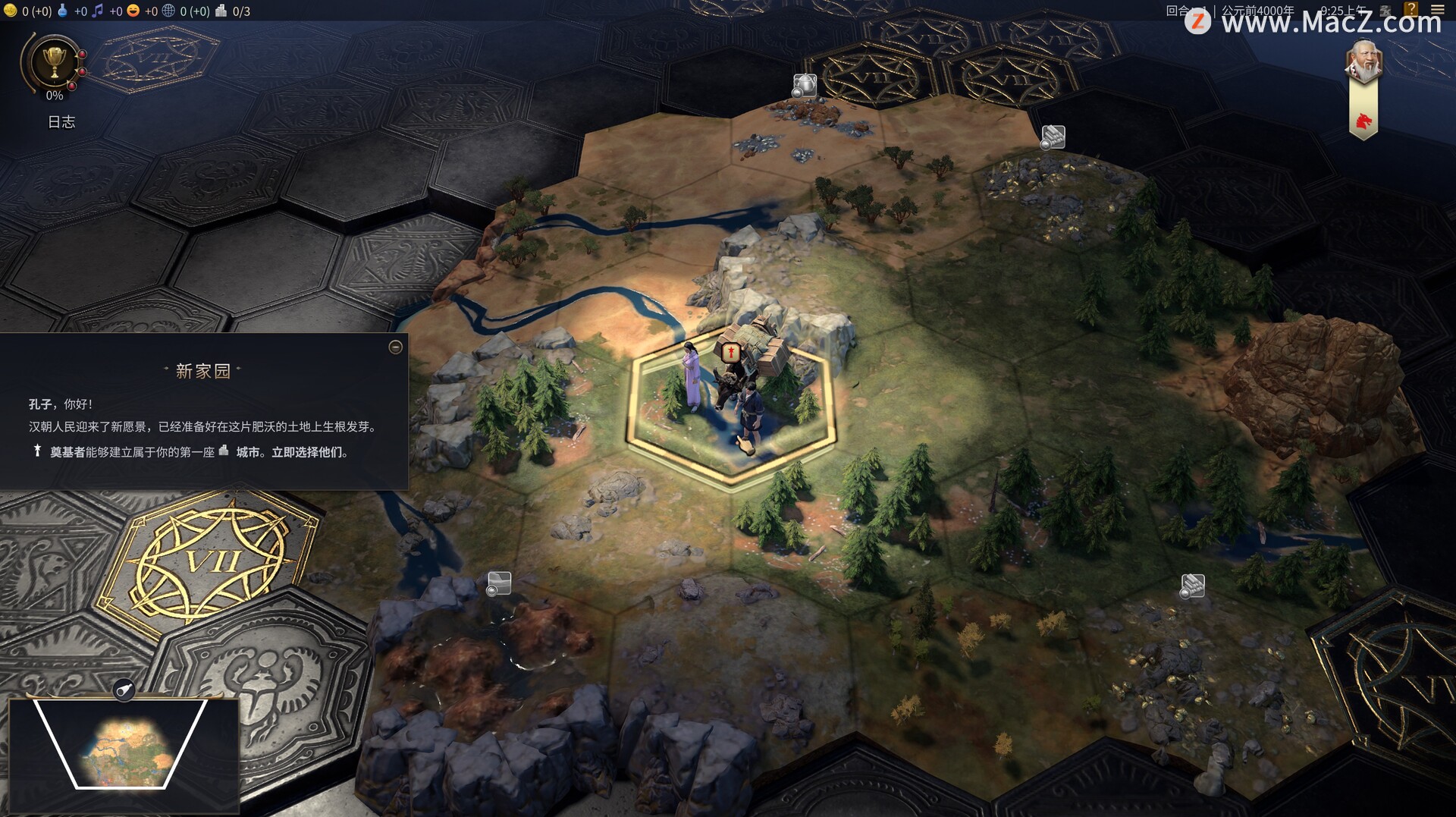Open the 日志 journal

coord(61,122)
